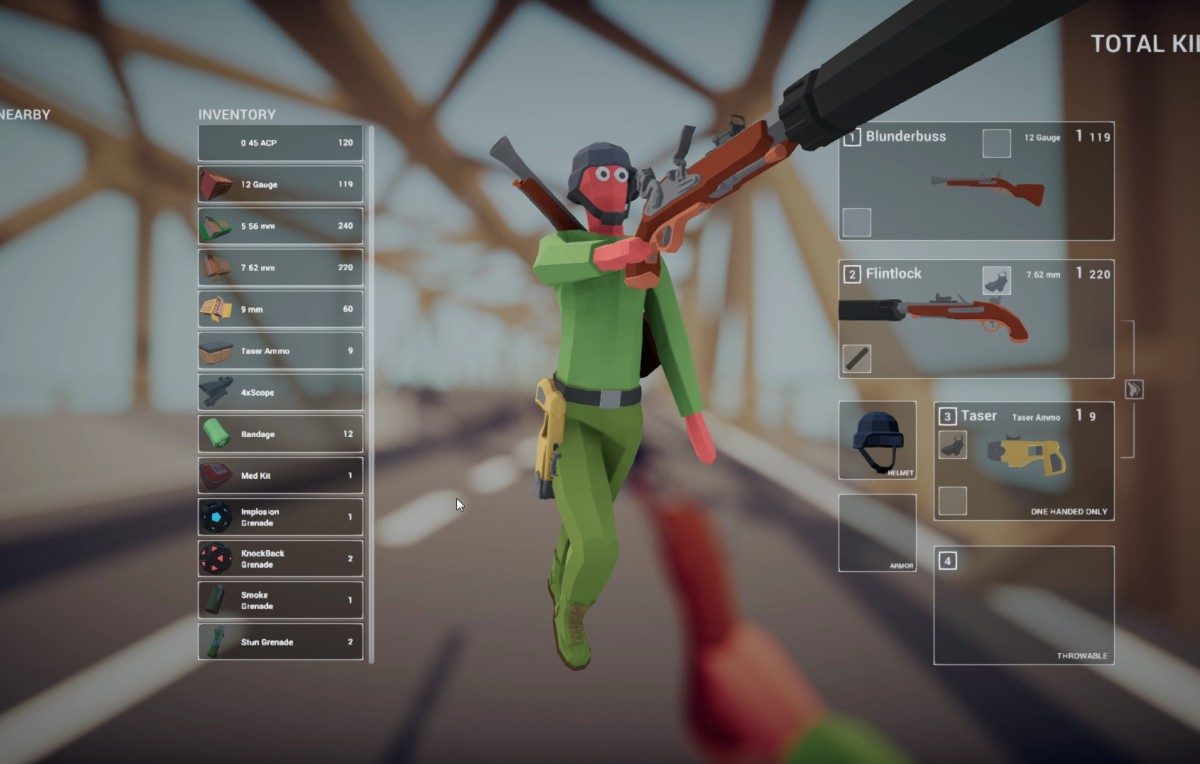Click the weapon swap arrow button
Image resolution: width=1200 pixels, height=764 pixels.
click(x=1134, y=389)
